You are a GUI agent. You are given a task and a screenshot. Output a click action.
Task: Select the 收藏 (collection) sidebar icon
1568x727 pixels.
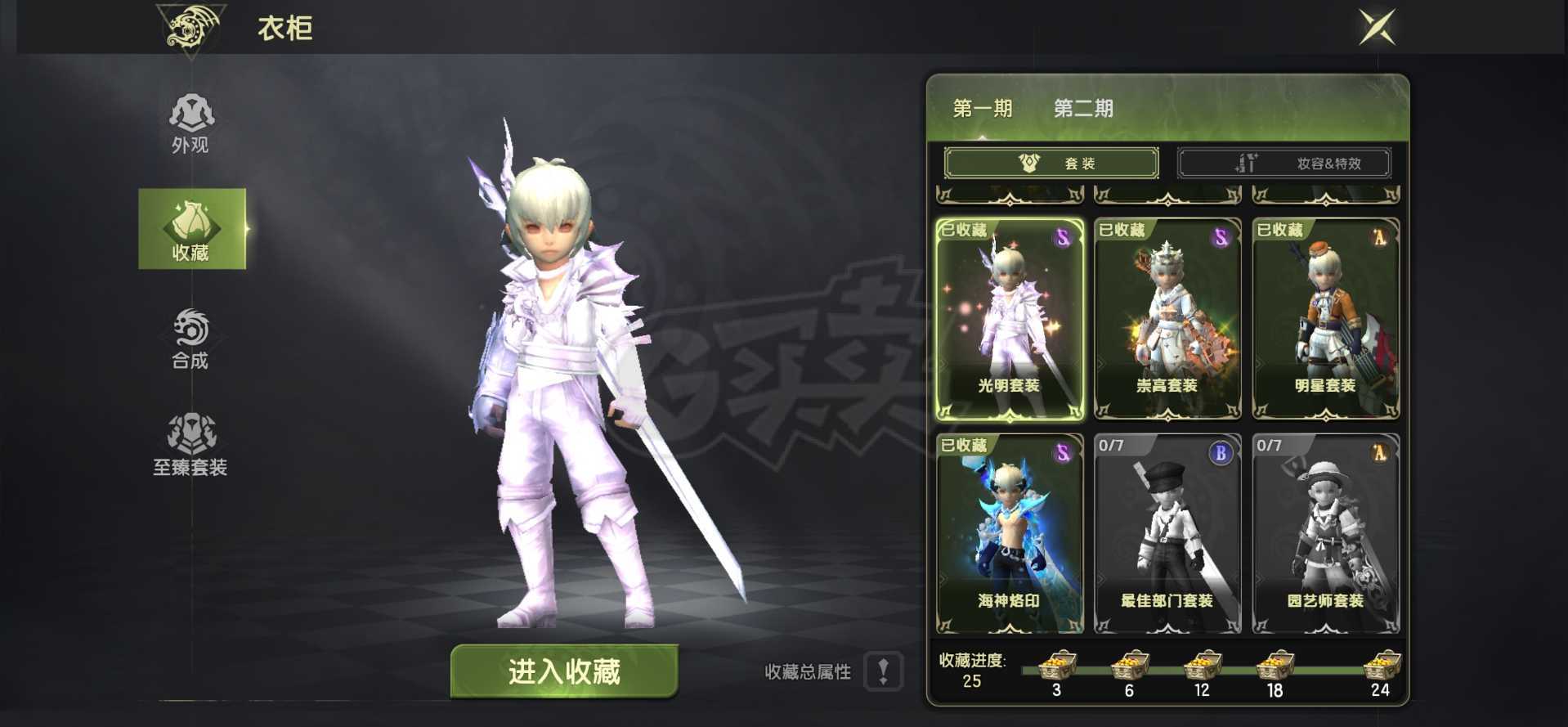click(193, 229)
